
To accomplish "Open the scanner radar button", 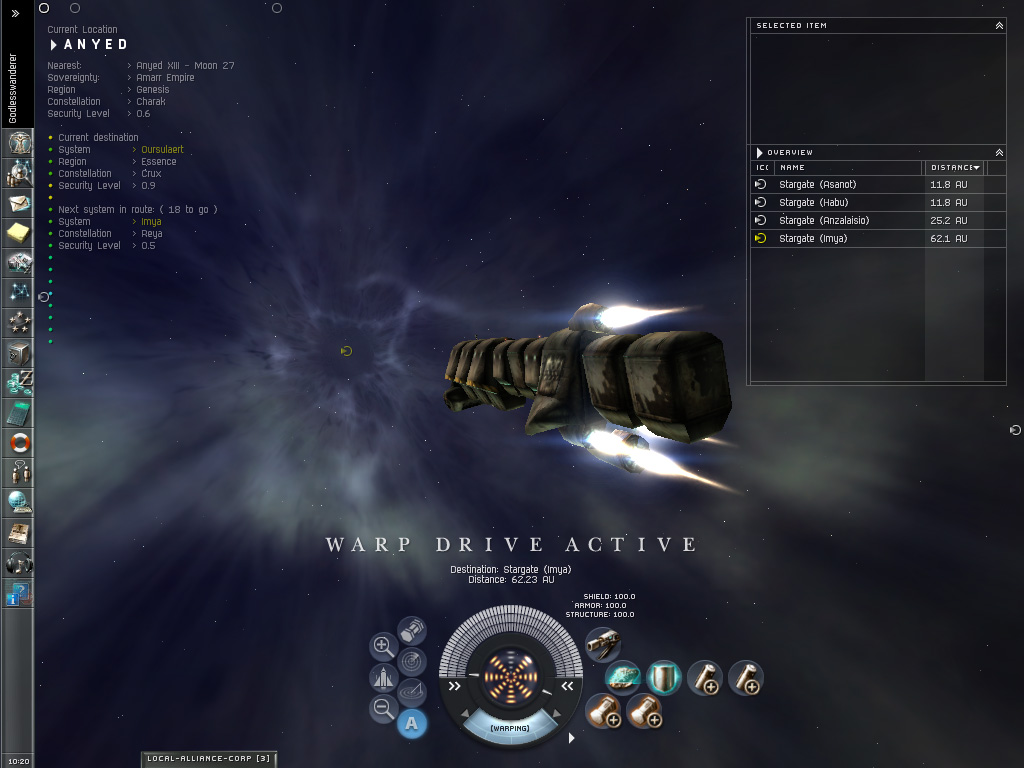I will tap(412, 661).
